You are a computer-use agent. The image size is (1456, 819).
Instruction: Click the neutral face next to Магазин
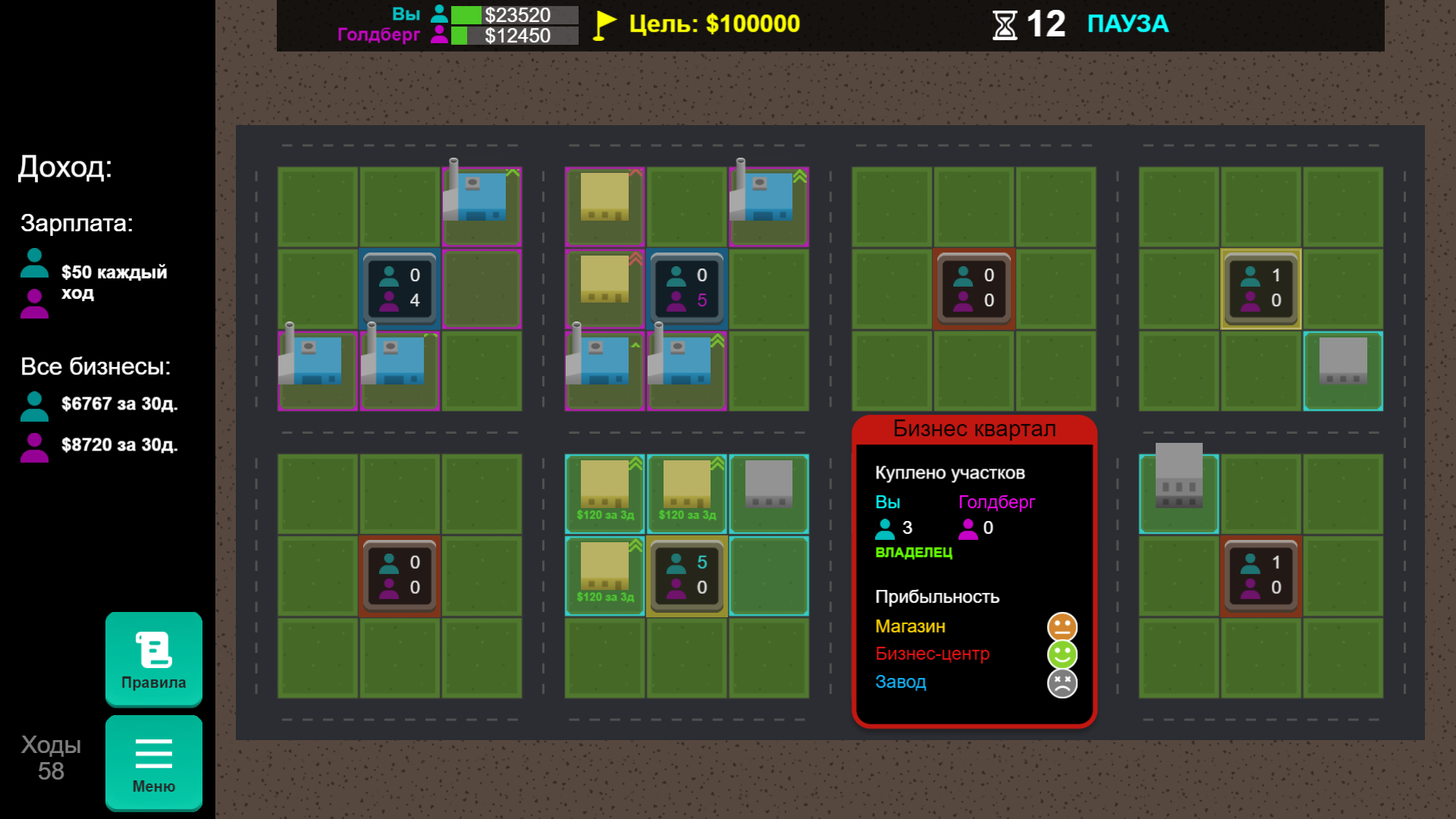pyautogui.click(x=1062, y=626)
